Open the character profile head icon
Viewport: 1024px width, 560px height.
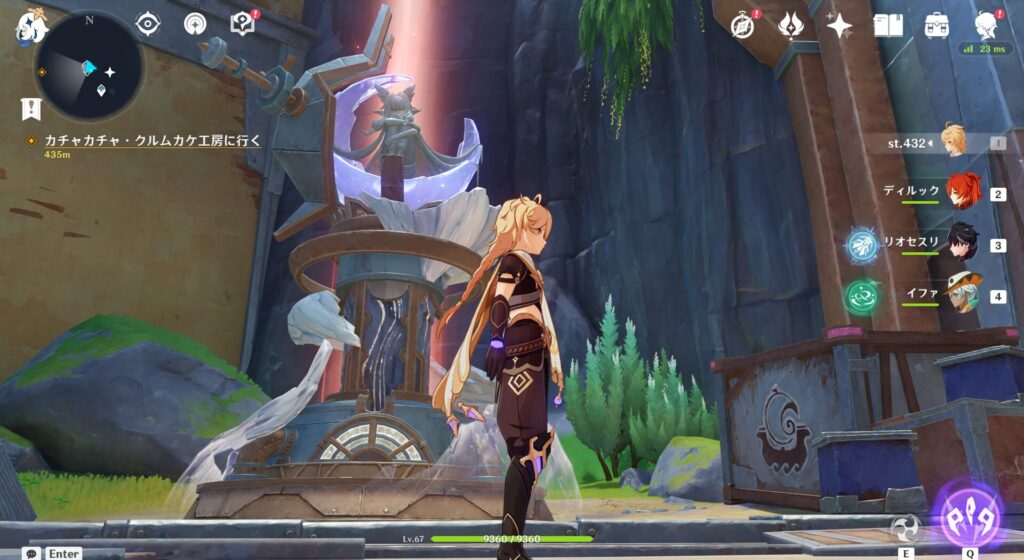(986, 25)
